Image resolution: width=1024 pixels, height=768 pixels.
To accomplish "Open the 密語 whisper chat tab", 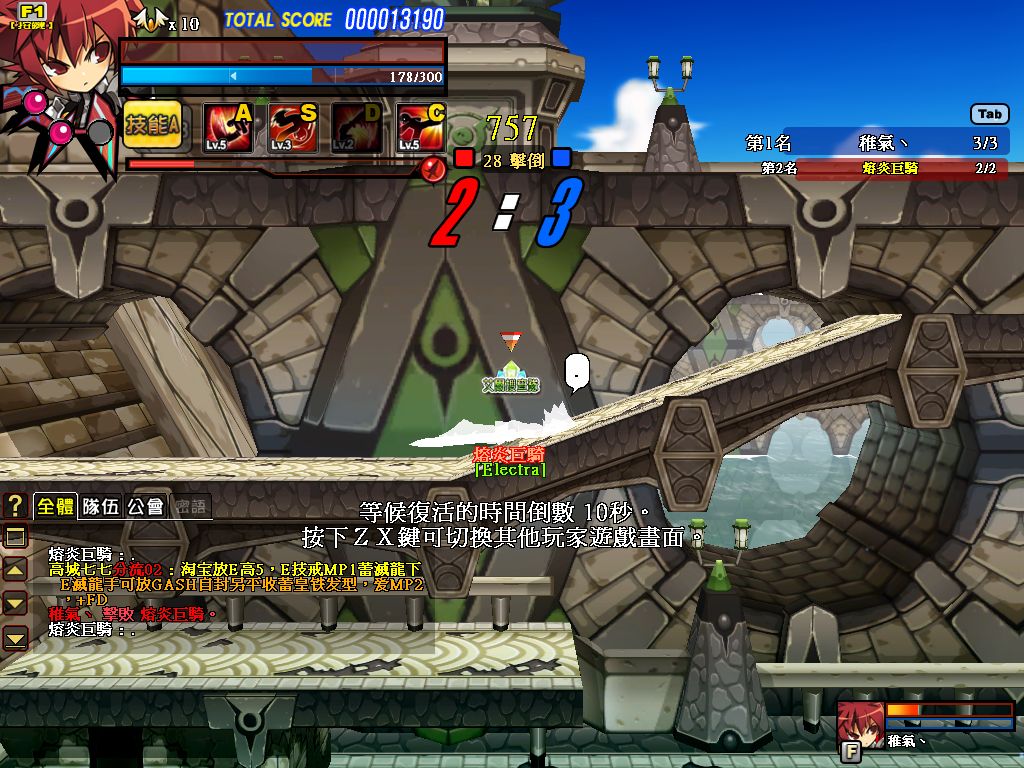I will [x=190, y=506].
